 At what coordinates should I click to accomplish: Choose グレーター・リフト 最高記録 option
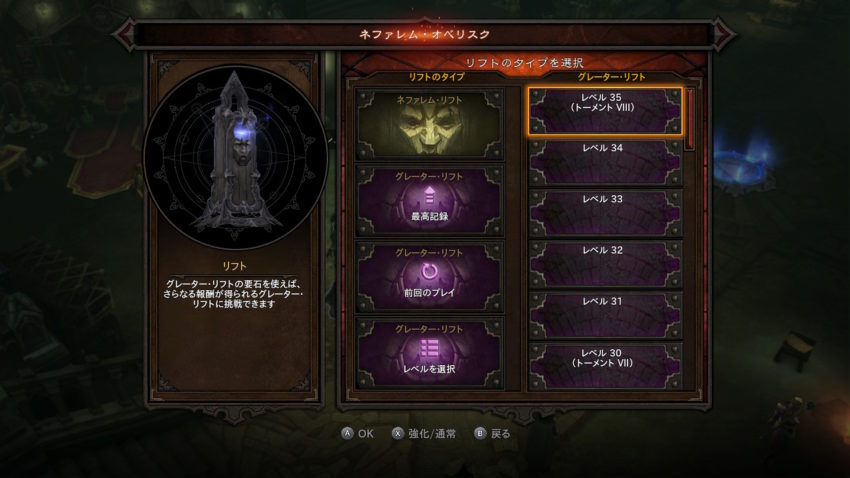[431, 201]
